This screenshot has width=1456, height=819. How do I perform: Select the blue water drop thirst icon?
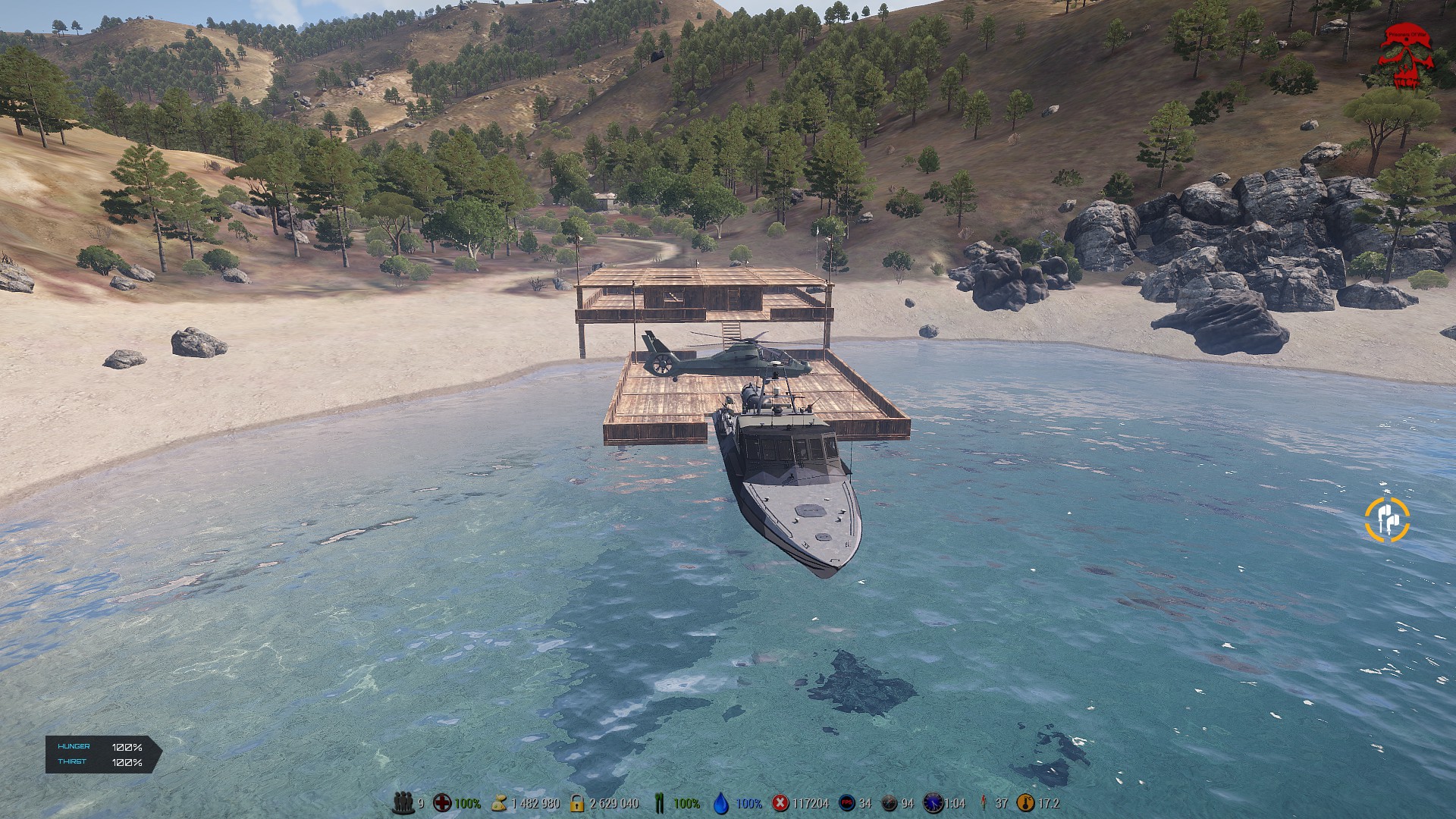coord(721,802)
